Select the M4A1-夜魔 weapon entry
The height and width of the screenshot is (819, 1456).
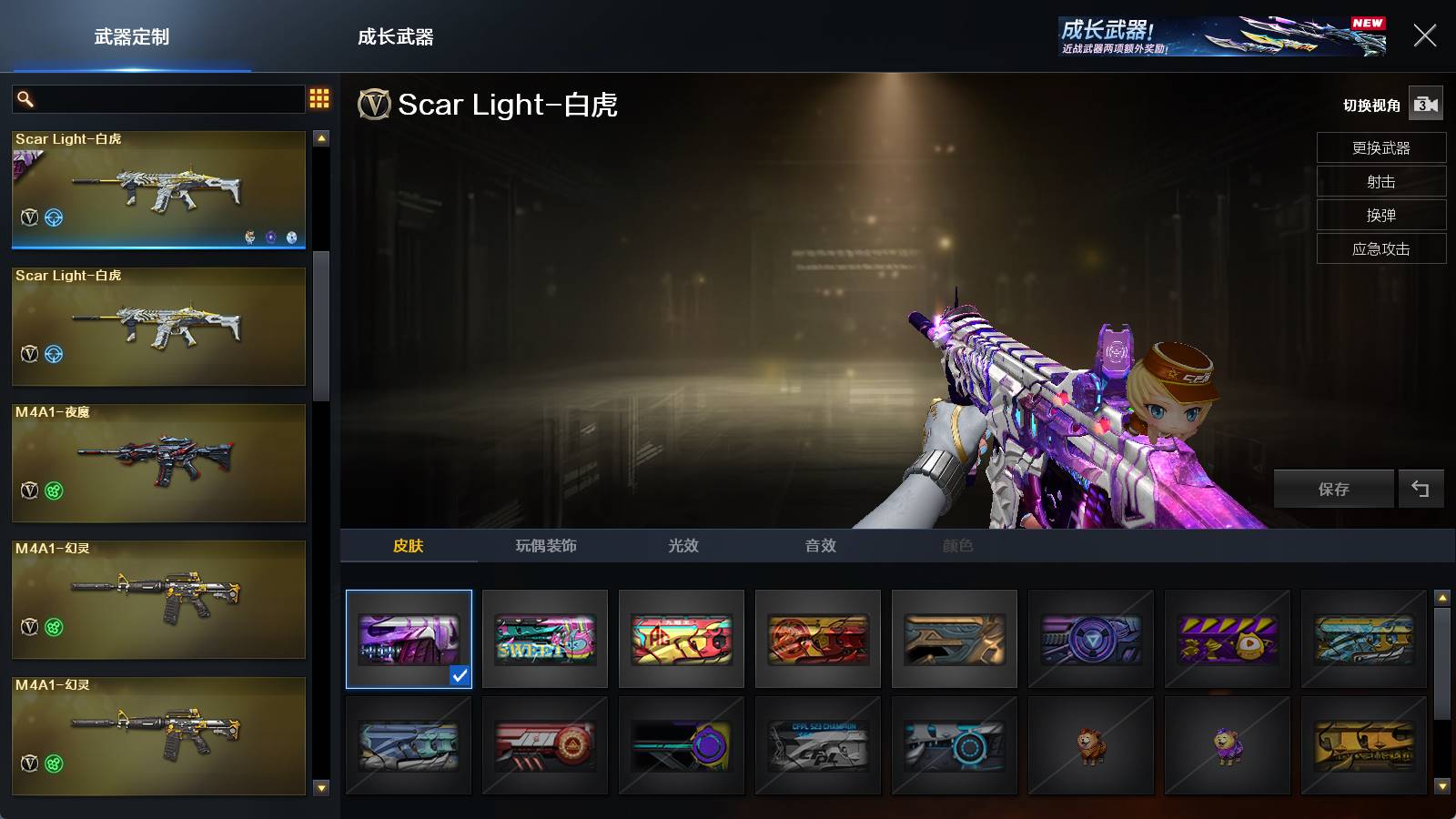(x=158, y=462)
